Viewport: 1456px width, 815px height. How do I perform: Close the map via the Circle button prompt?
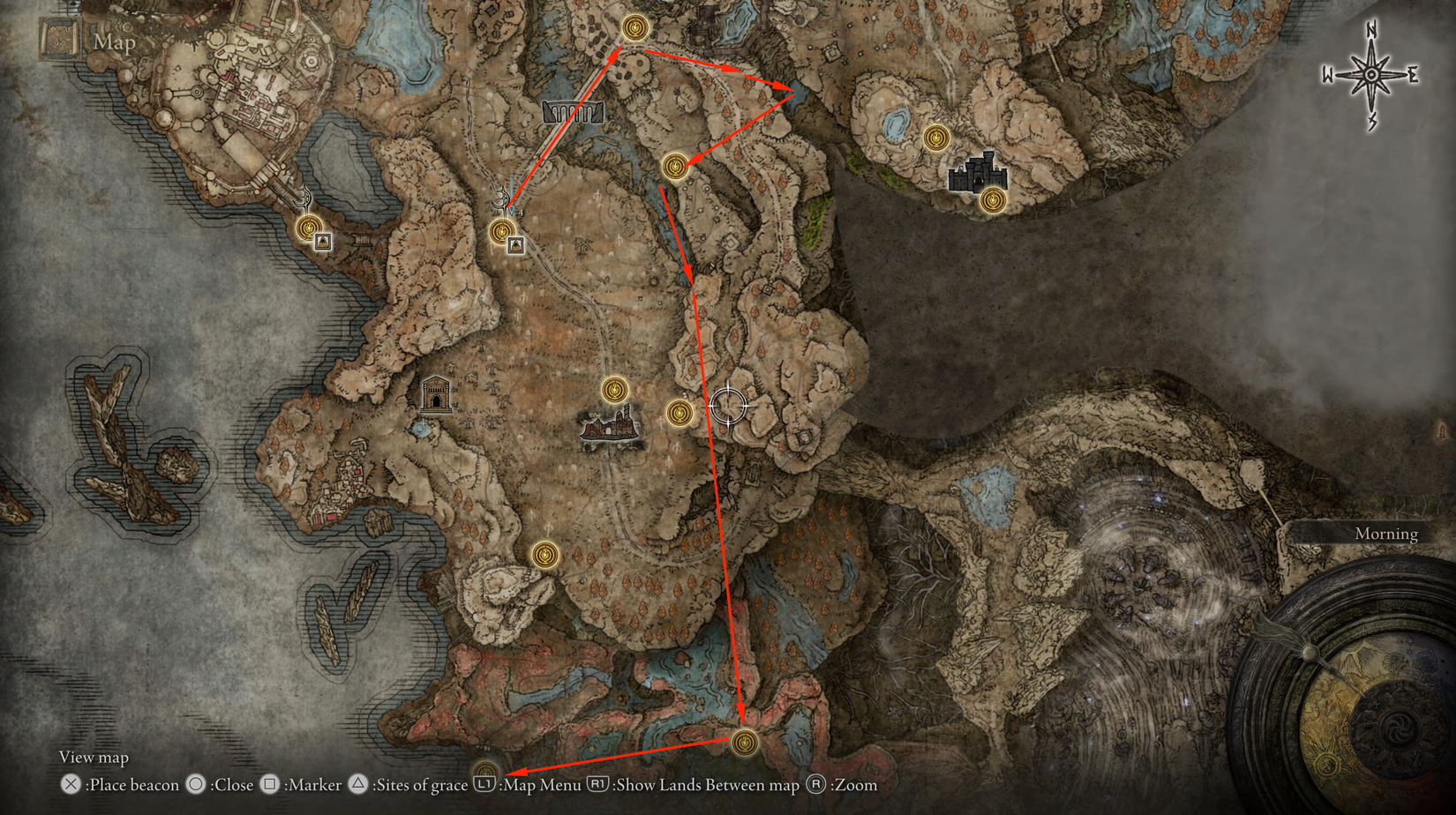pos(196,784)
